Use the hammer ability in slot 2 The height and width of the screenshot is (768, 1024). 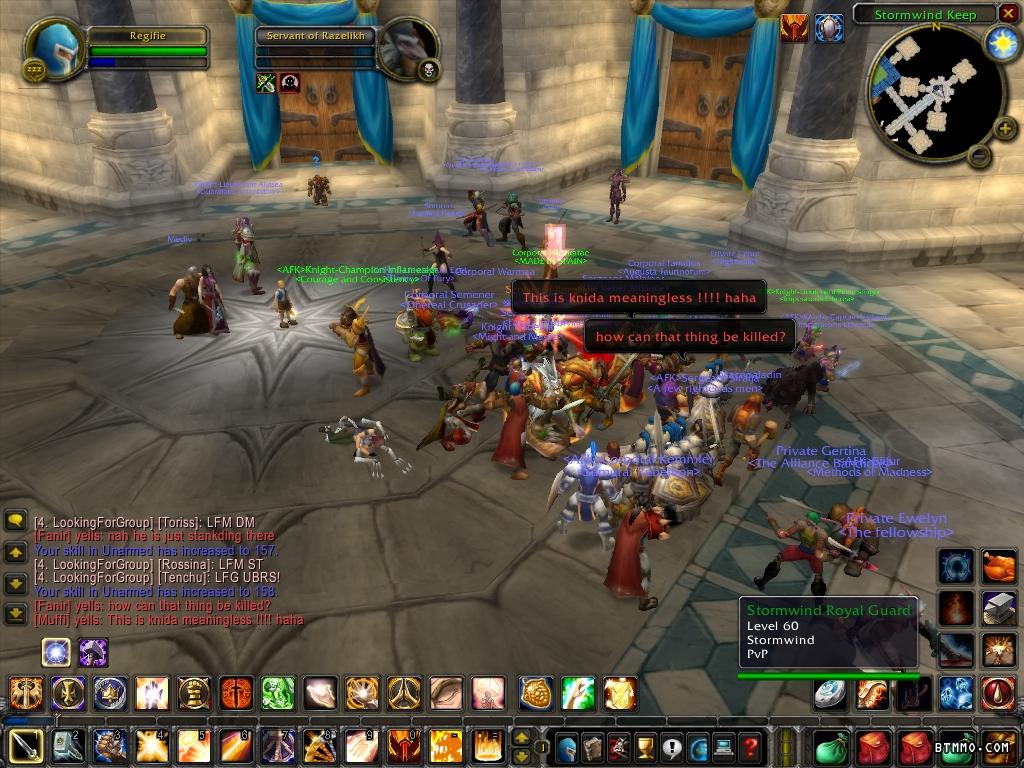pyautogui.click(x=68, y=746)
